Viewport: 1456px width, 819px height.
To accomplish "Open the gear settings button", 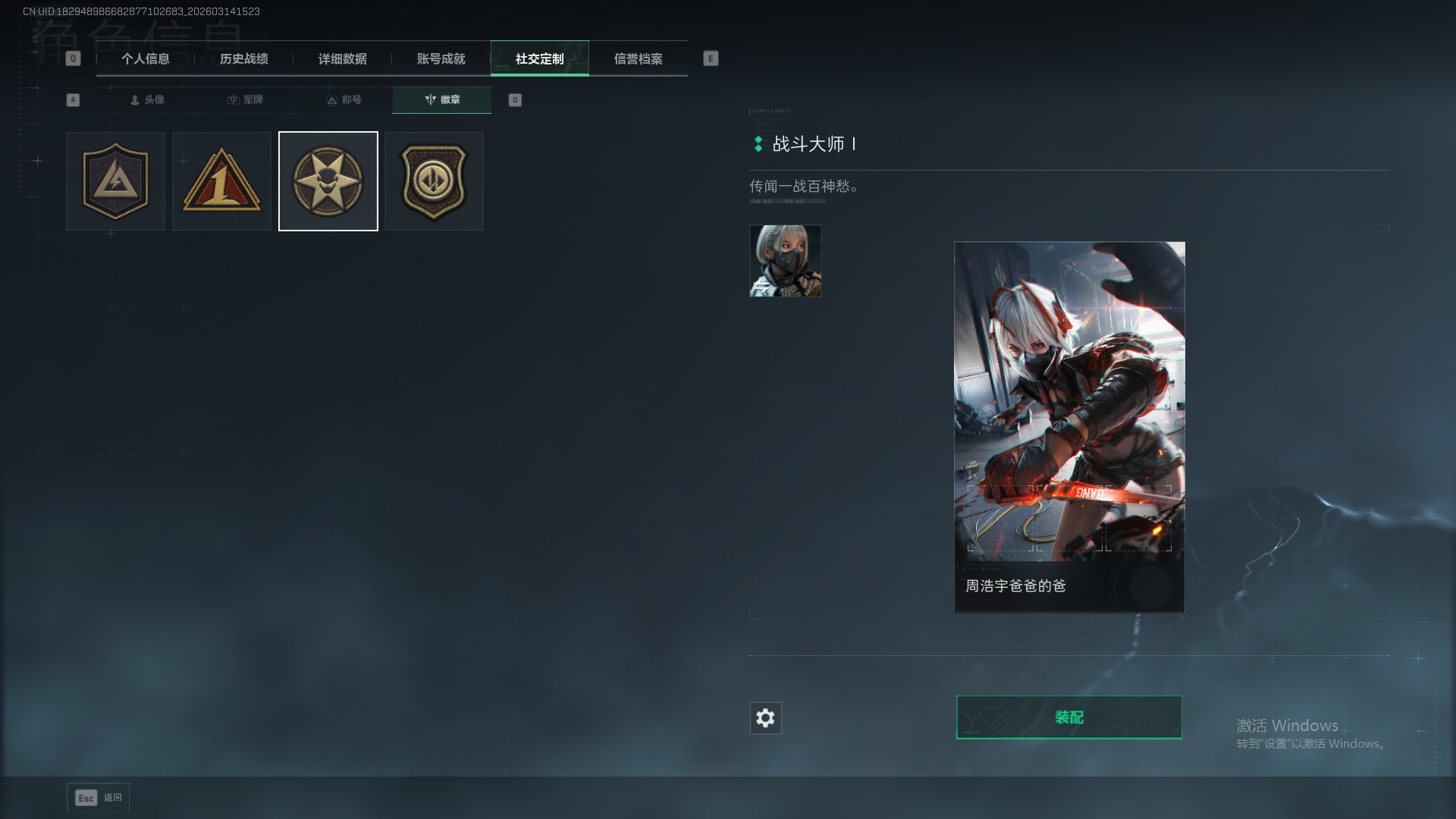I will tap(765, 718).
